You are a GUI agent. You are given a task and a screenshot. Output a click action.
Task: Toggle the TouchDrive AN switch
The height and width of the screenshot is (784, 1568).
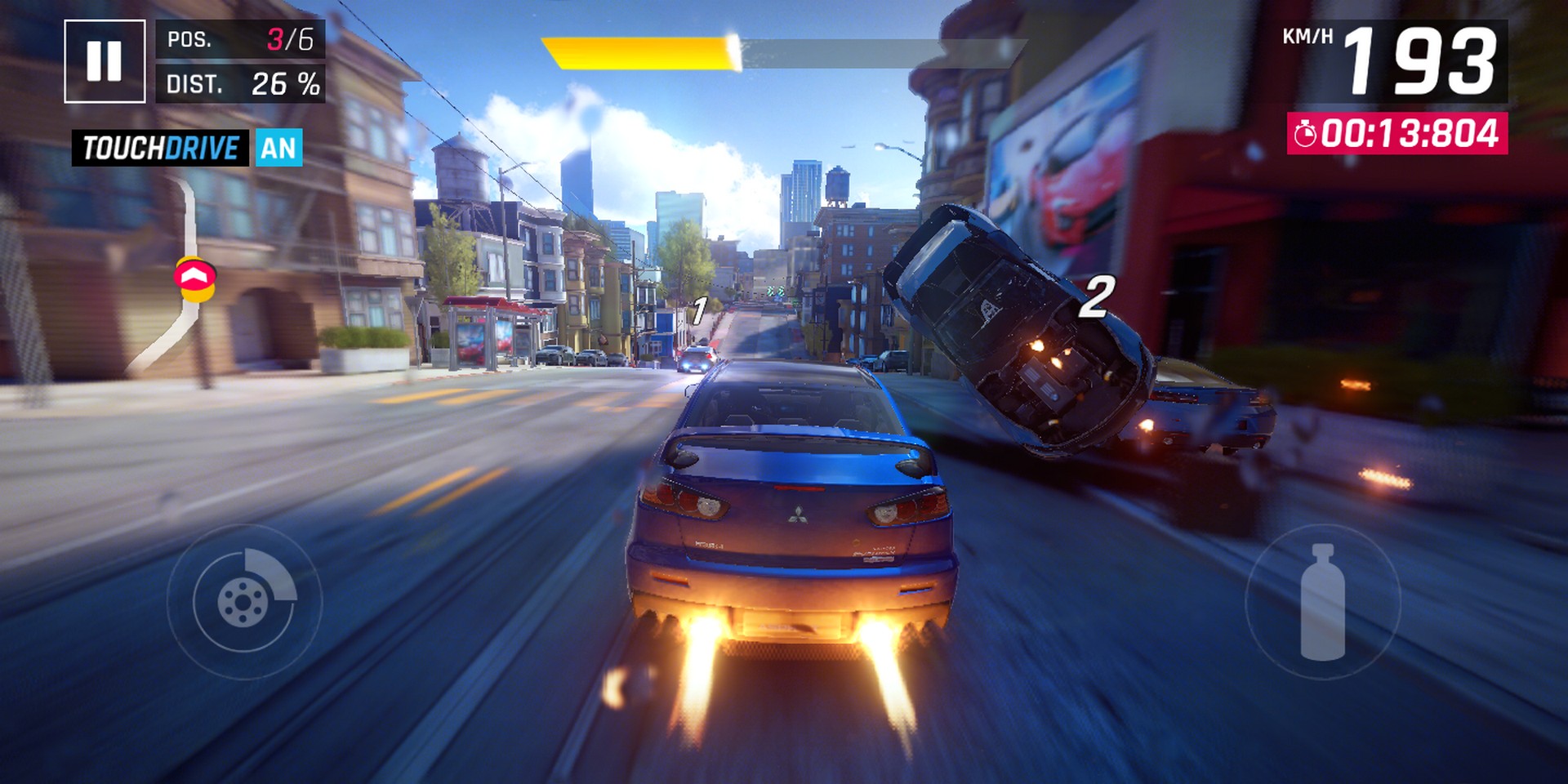tap(278, 148)
